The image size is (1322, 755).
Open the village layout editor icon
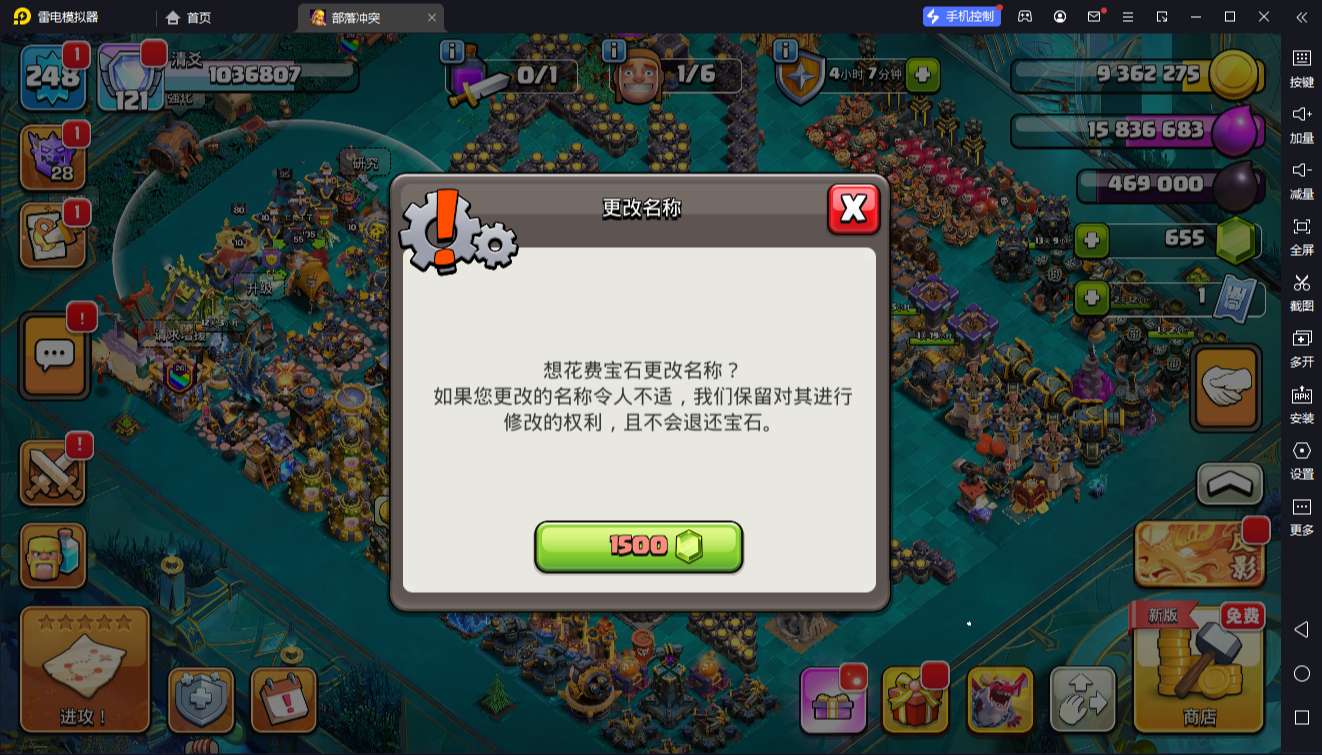click(1083, 700)
